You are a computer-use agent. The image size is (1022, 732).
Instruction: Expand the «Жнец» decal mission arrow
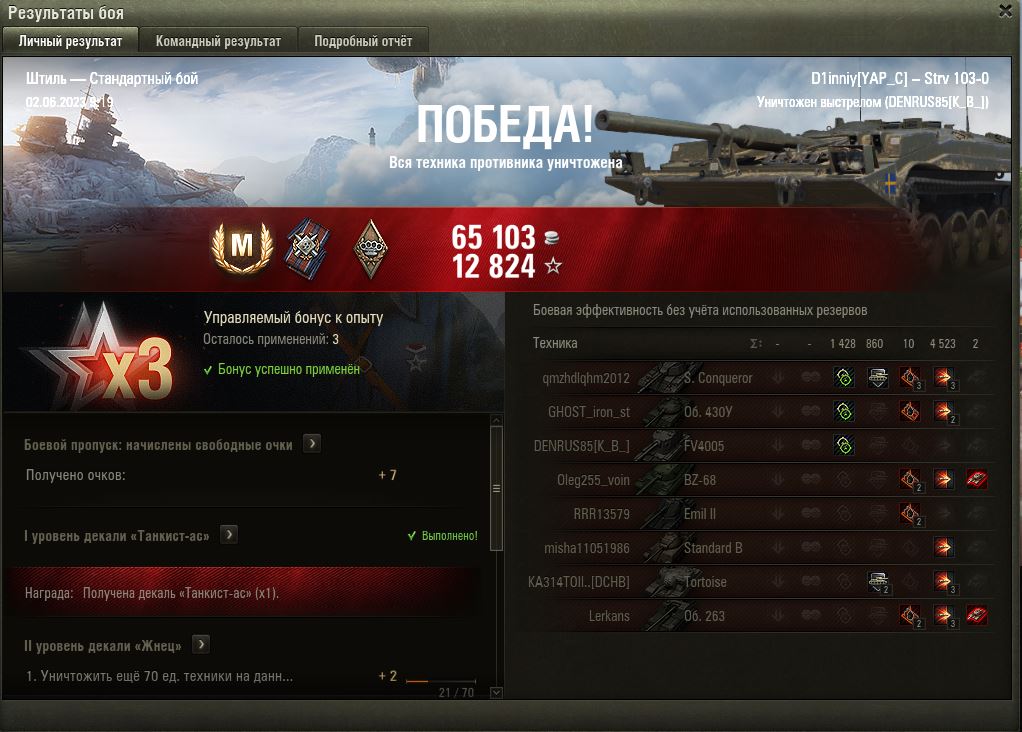tap(201, 645)
